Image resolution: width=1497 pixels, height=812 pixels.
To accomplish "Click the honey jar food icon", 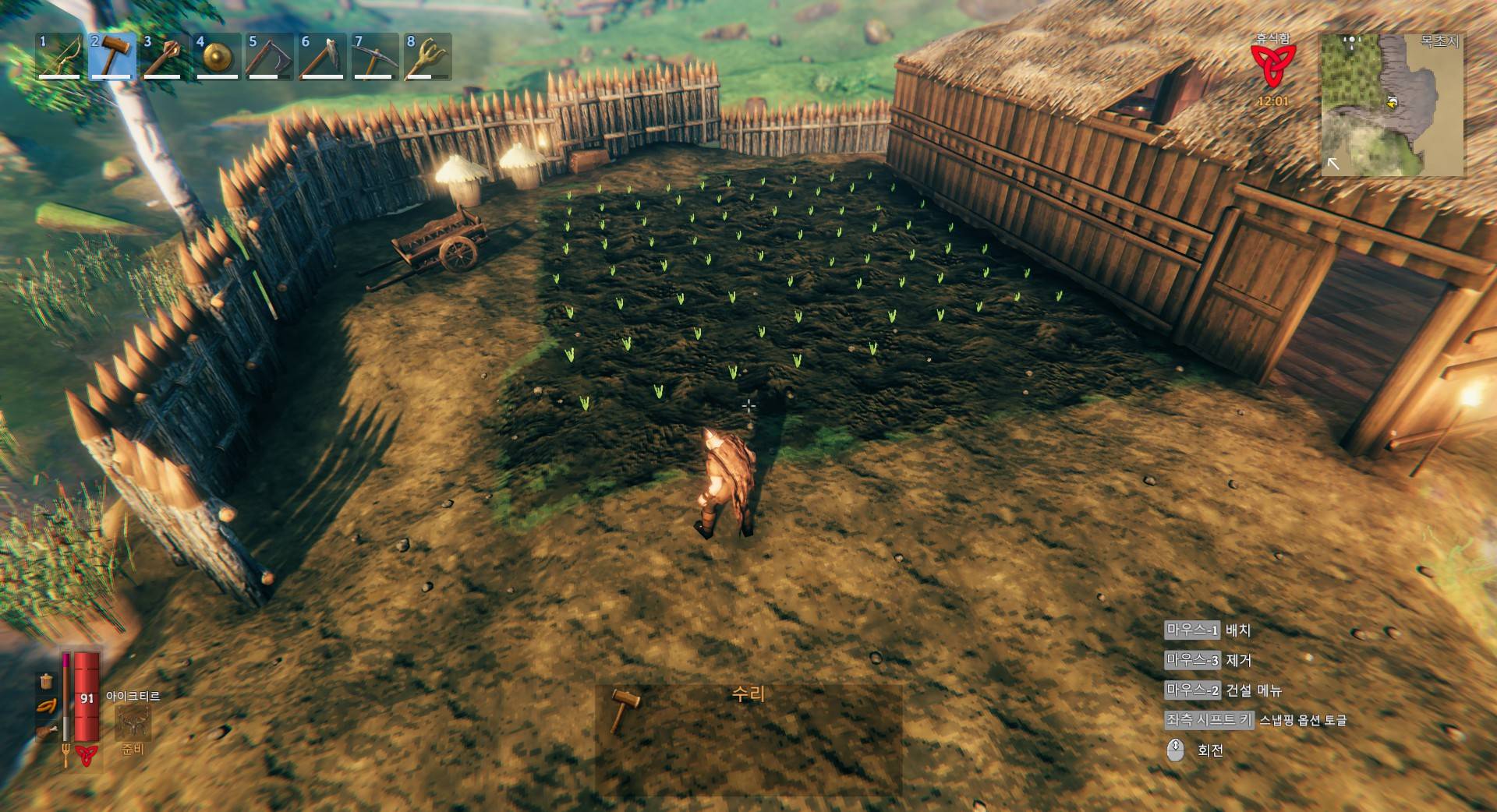I will [x=47, y=681].
